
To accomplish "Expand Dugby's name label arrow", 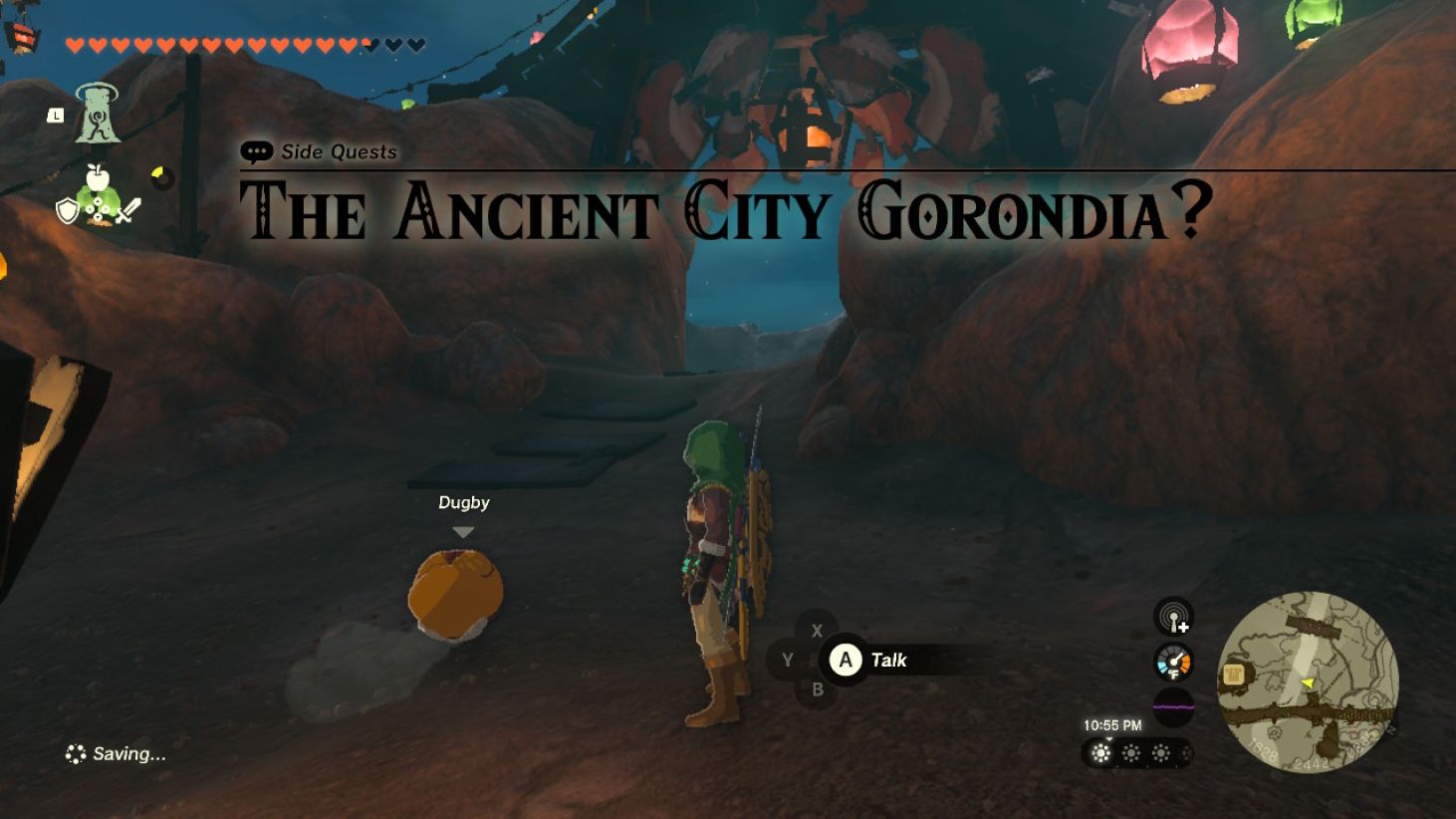I will [x=461, y=532].
